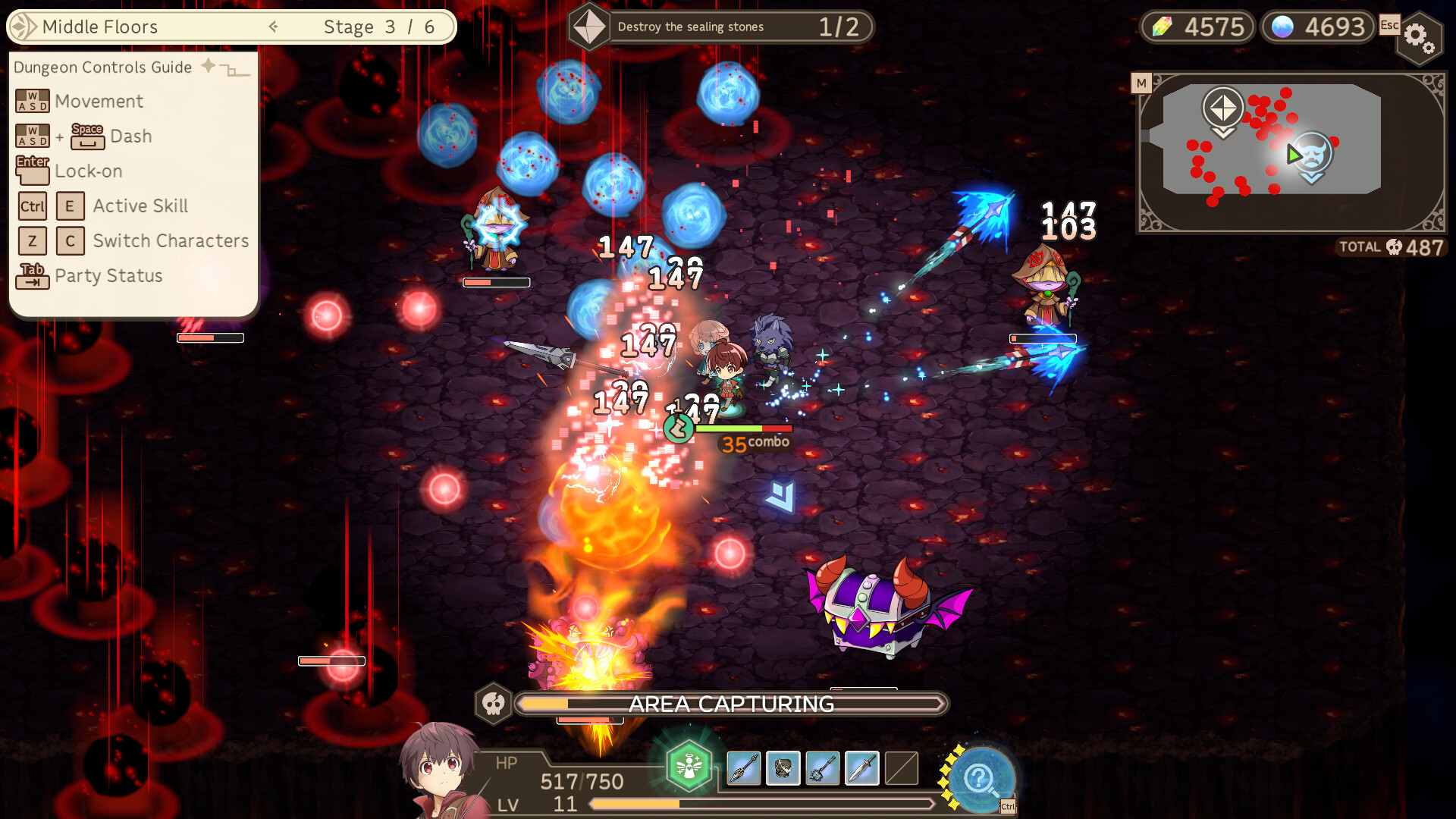Select the dagger weapon slot icon
Viewport: 1456px width, 819px height.
[862, 768]
